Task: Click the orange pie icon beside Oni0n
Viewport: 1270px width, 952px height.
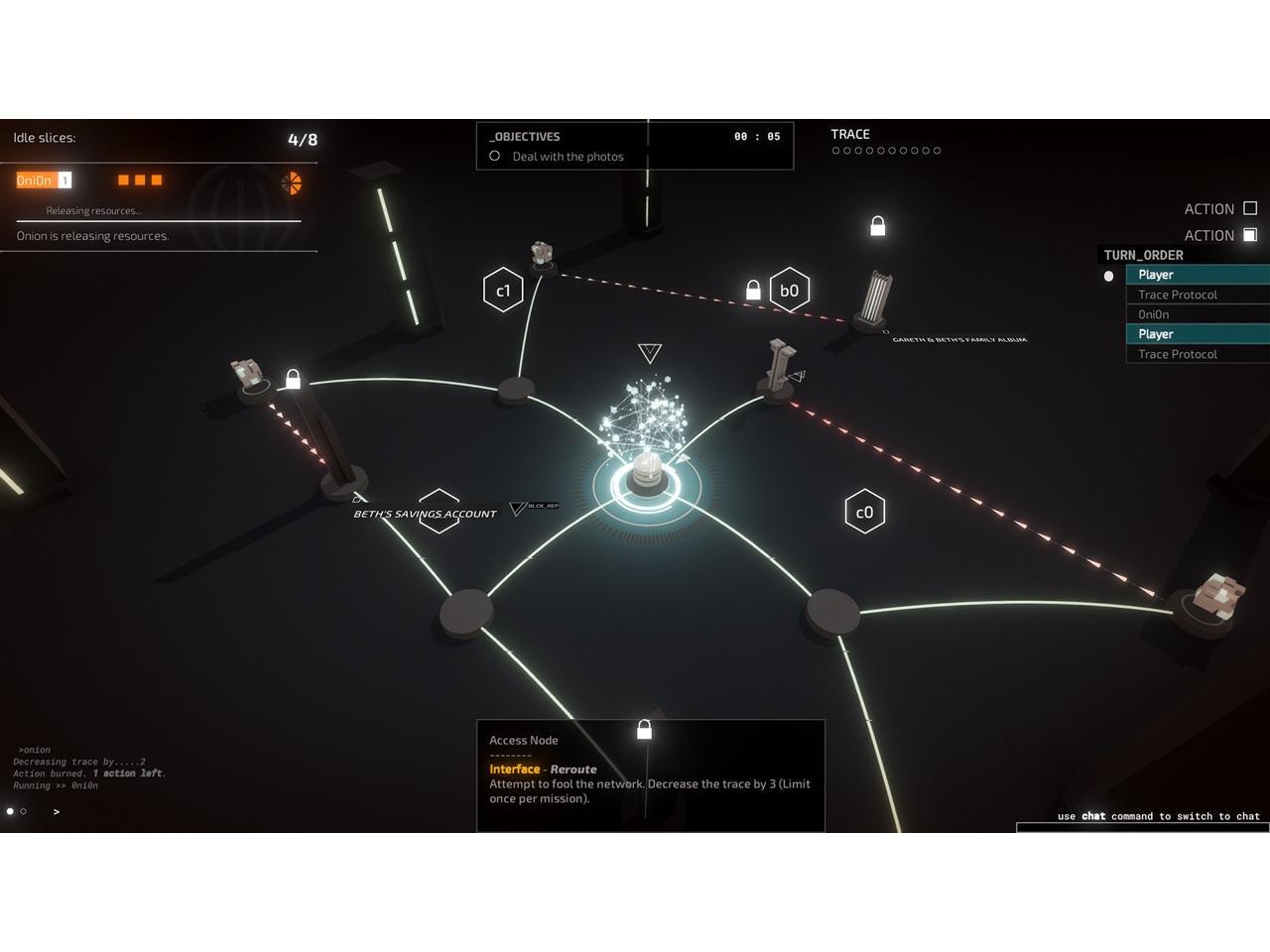Action: coord(291,182)
